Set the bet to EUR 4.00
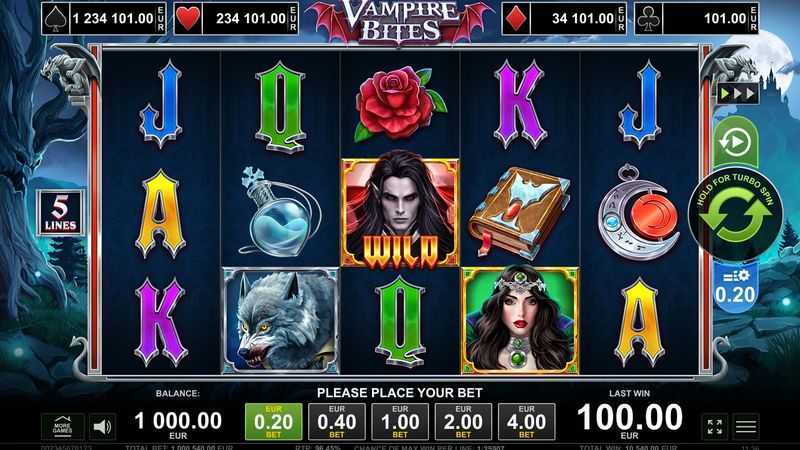The width and height of the screenshot is (800, 450). [x=525, y=421]
